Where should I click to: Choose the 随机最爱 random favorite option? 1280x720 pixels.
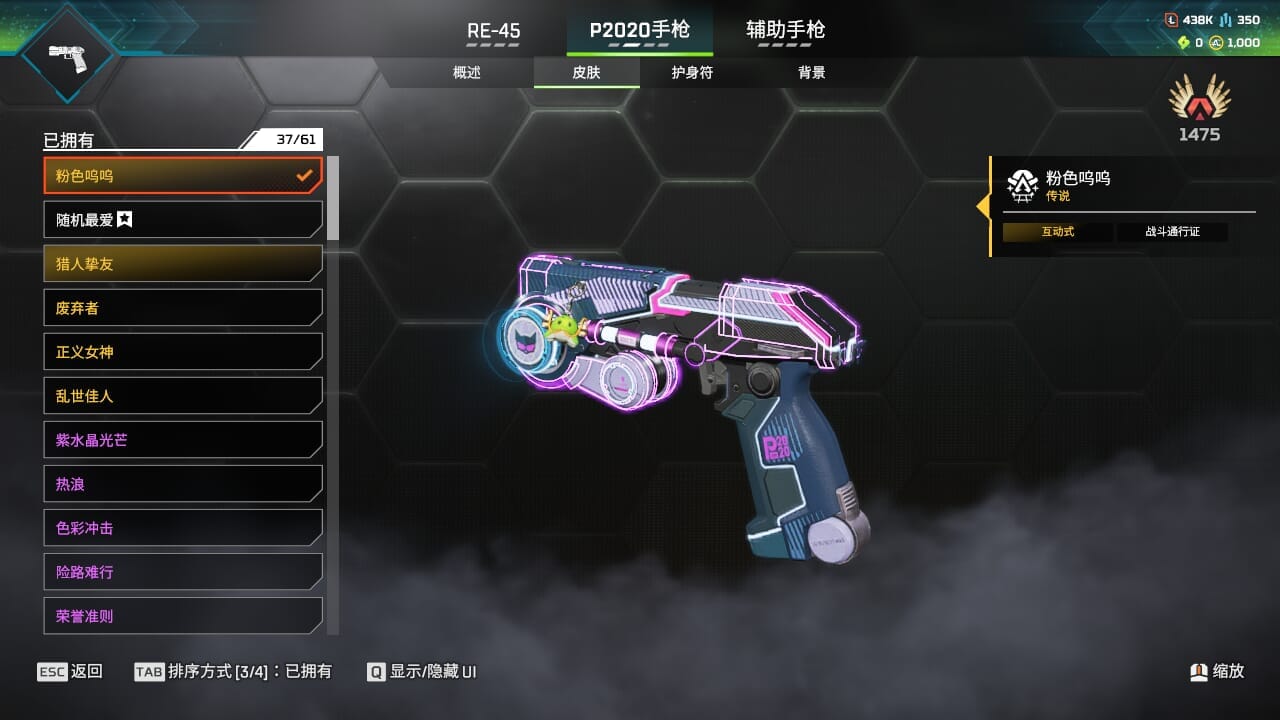point(183,220)
